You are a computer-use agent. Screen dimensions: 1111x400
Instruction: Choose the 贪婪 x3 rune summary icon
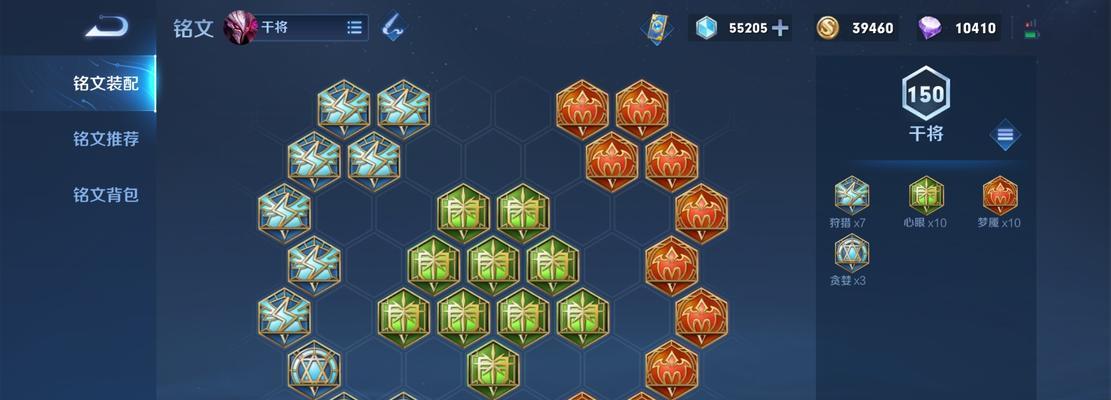(x=851, y=252)
